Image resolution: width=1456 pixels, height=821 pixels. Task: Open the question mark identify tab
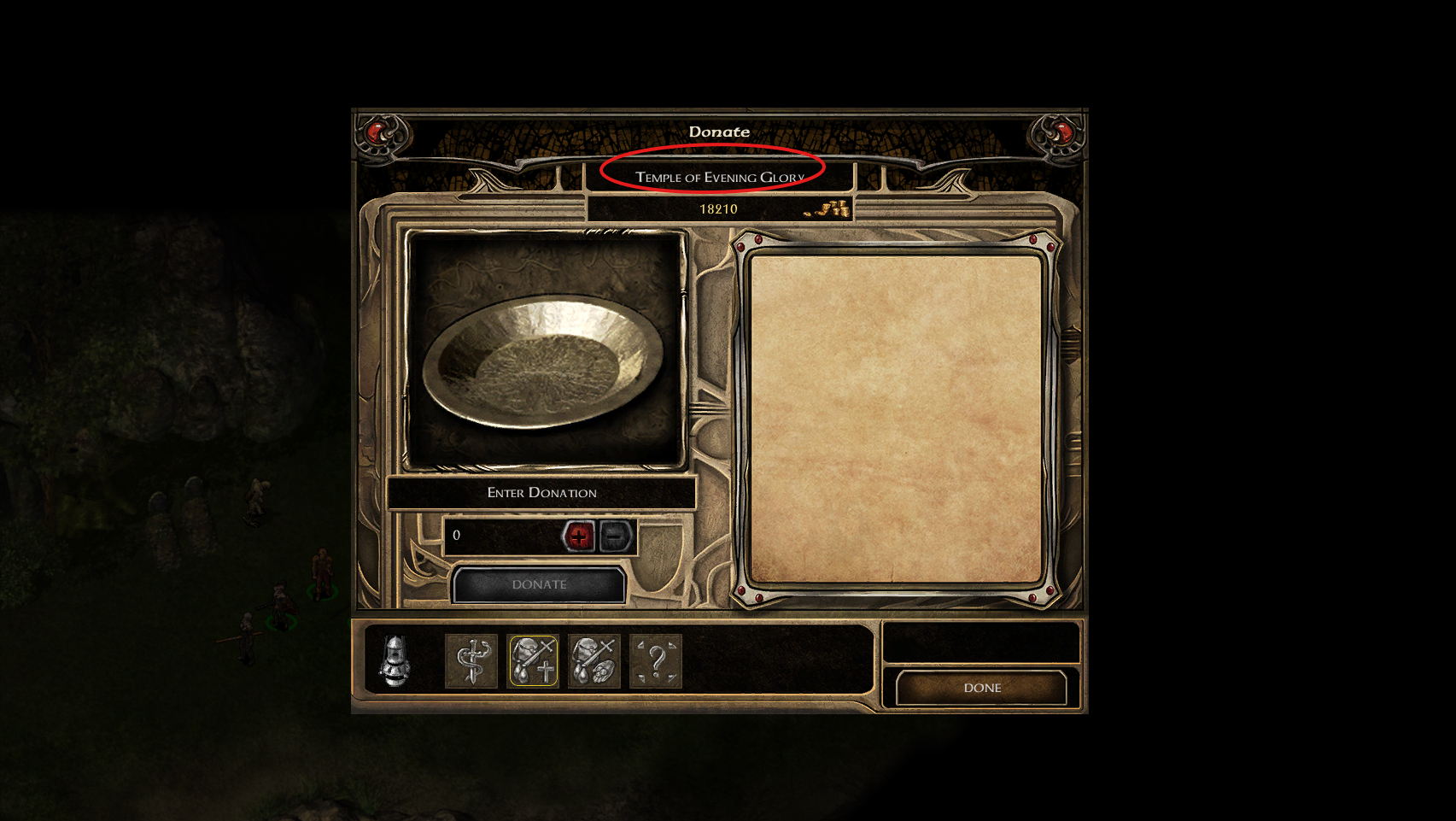pos(656,661)
